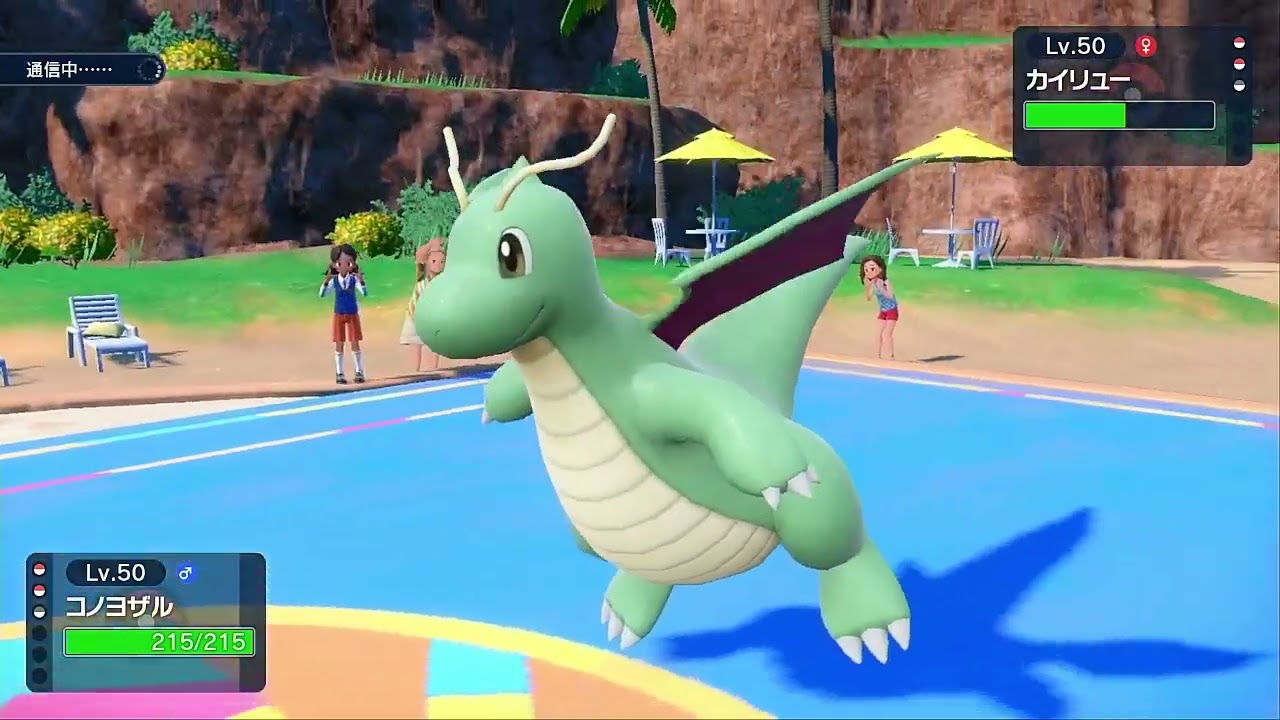The width and height of the screenshot is (1280, 720).
Task: Select the first Poké Ball on コノヨザル's panel
Action: pos(38,570)
